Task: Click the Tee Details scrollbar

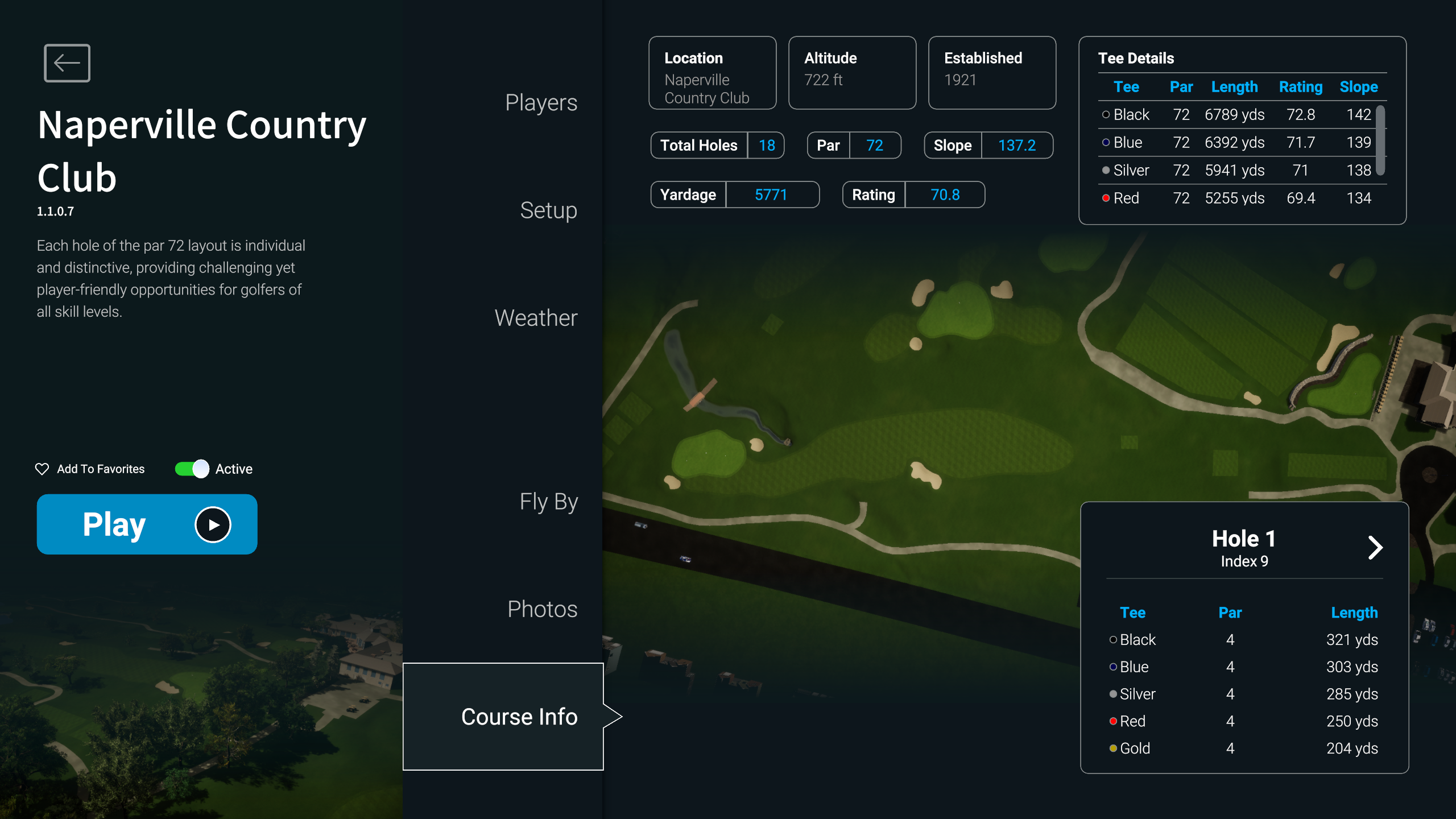Action: coord(1380,140)
